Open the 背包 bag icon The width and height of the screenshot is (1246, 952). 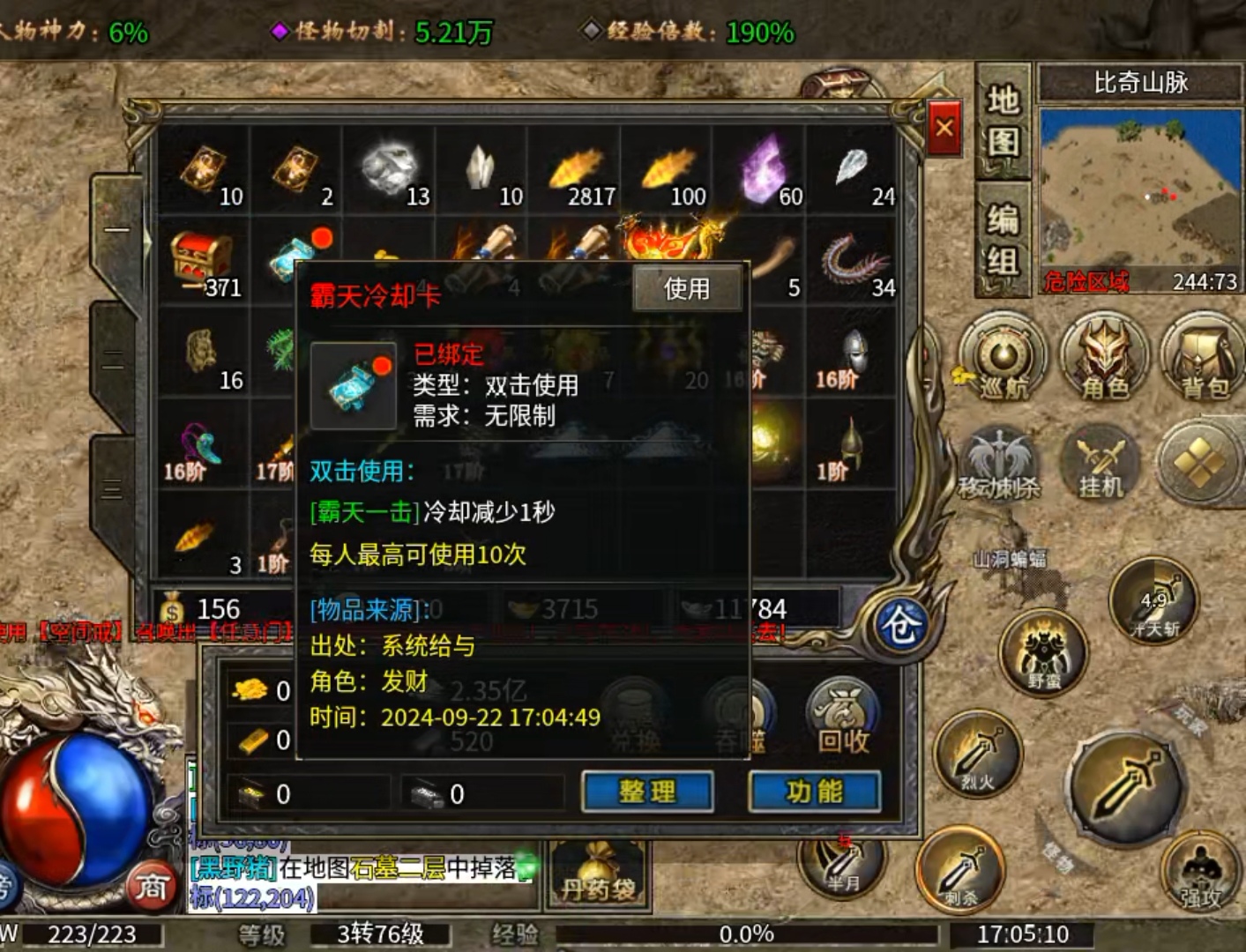1203,359
